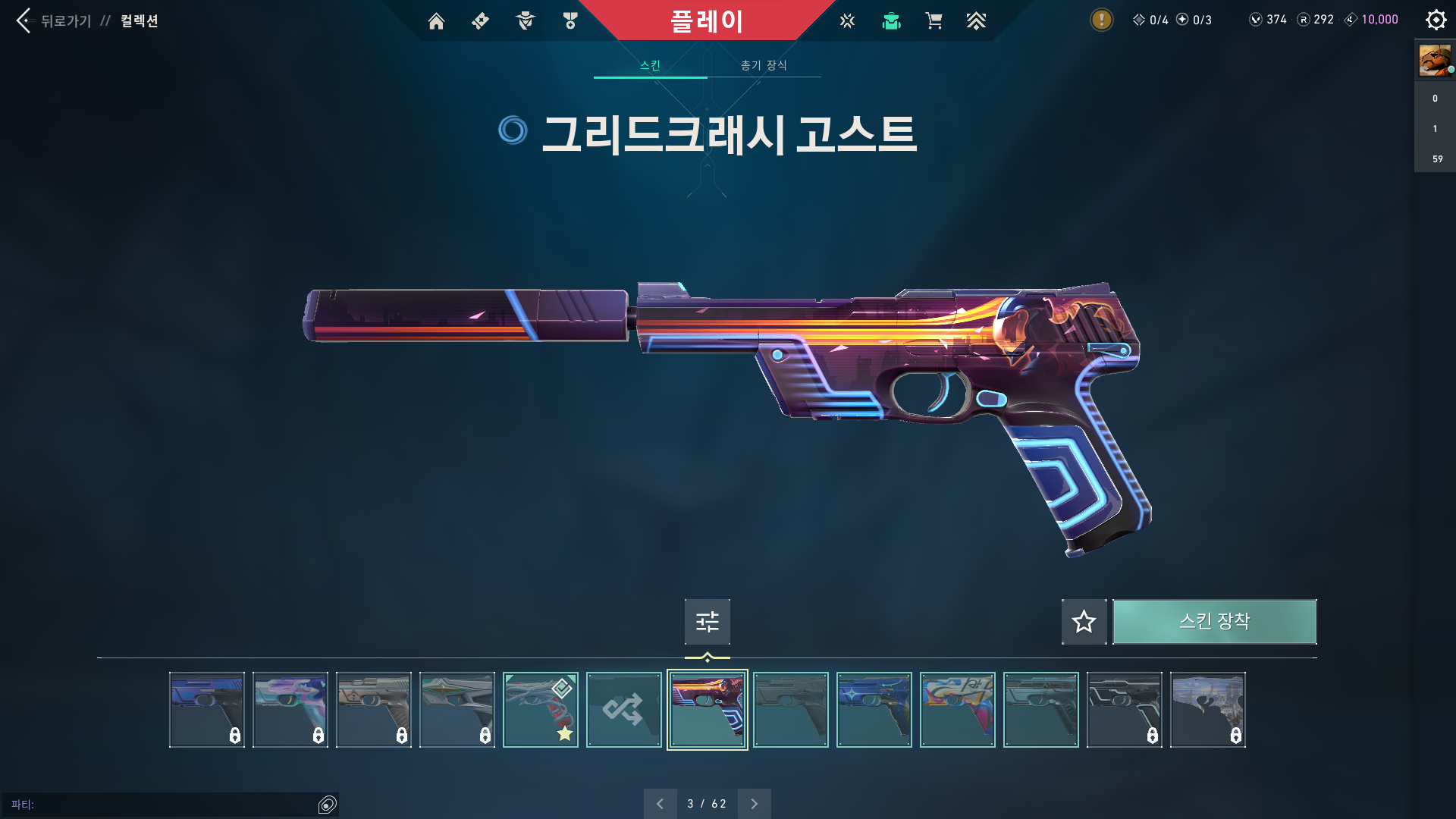Go to the next skin page

(754, 804)
